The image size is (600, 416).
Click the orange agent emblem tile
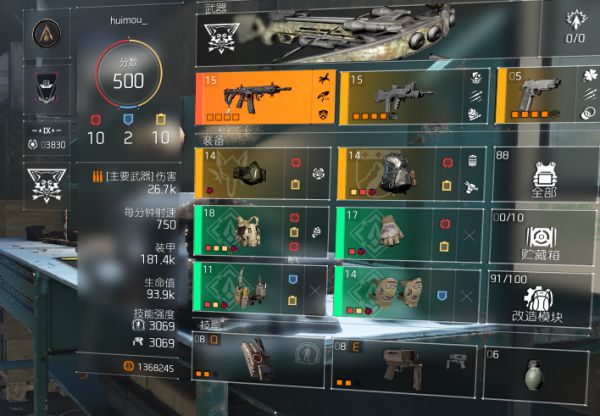44,36
